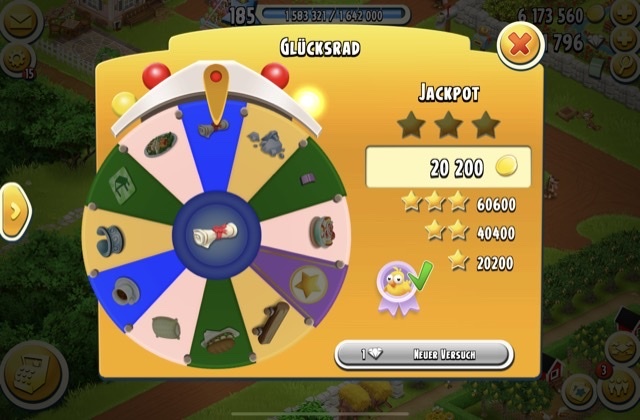Close the Glücksrad window
This screenshot has height=420, width=640.
pos(519,44)
